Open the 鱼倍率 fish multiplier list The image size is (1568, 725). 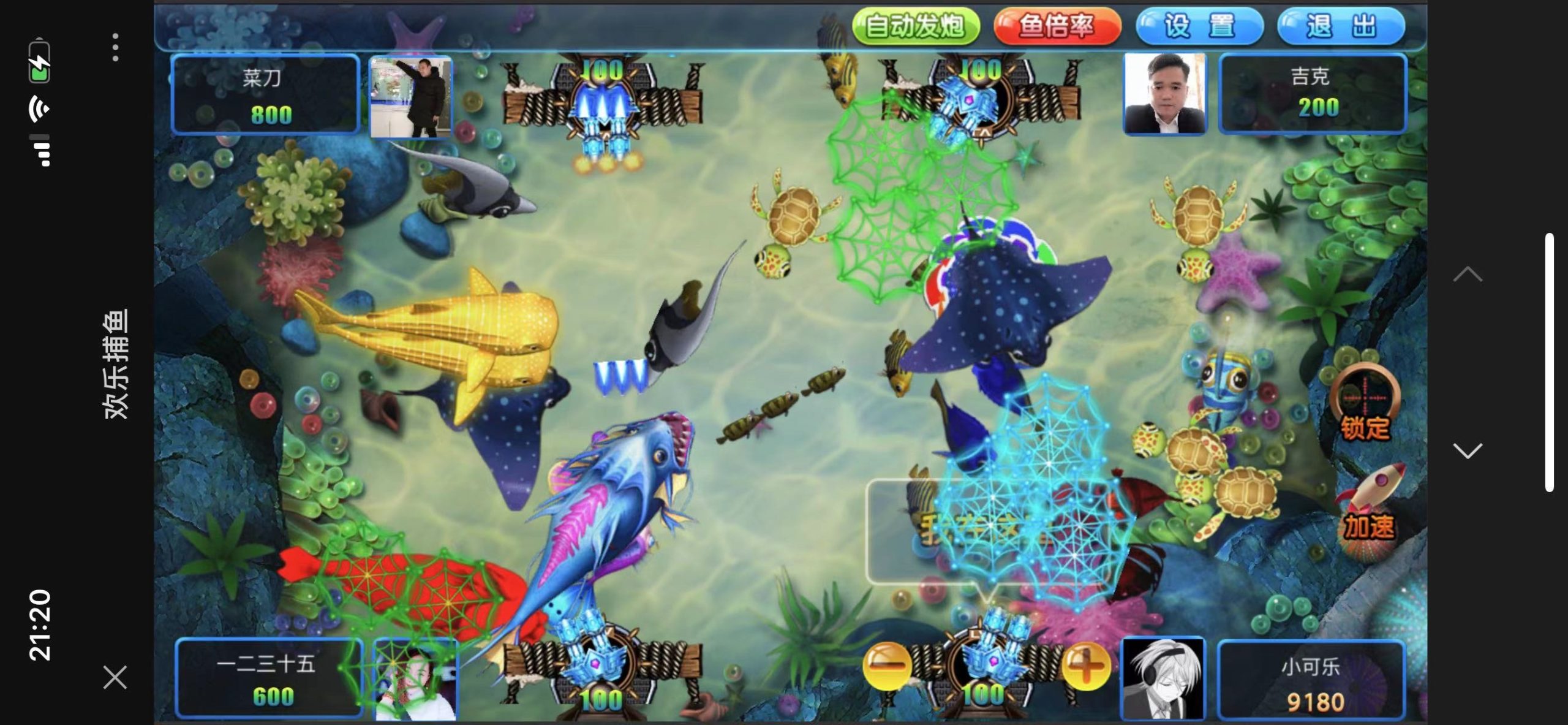coord(1057,26)
